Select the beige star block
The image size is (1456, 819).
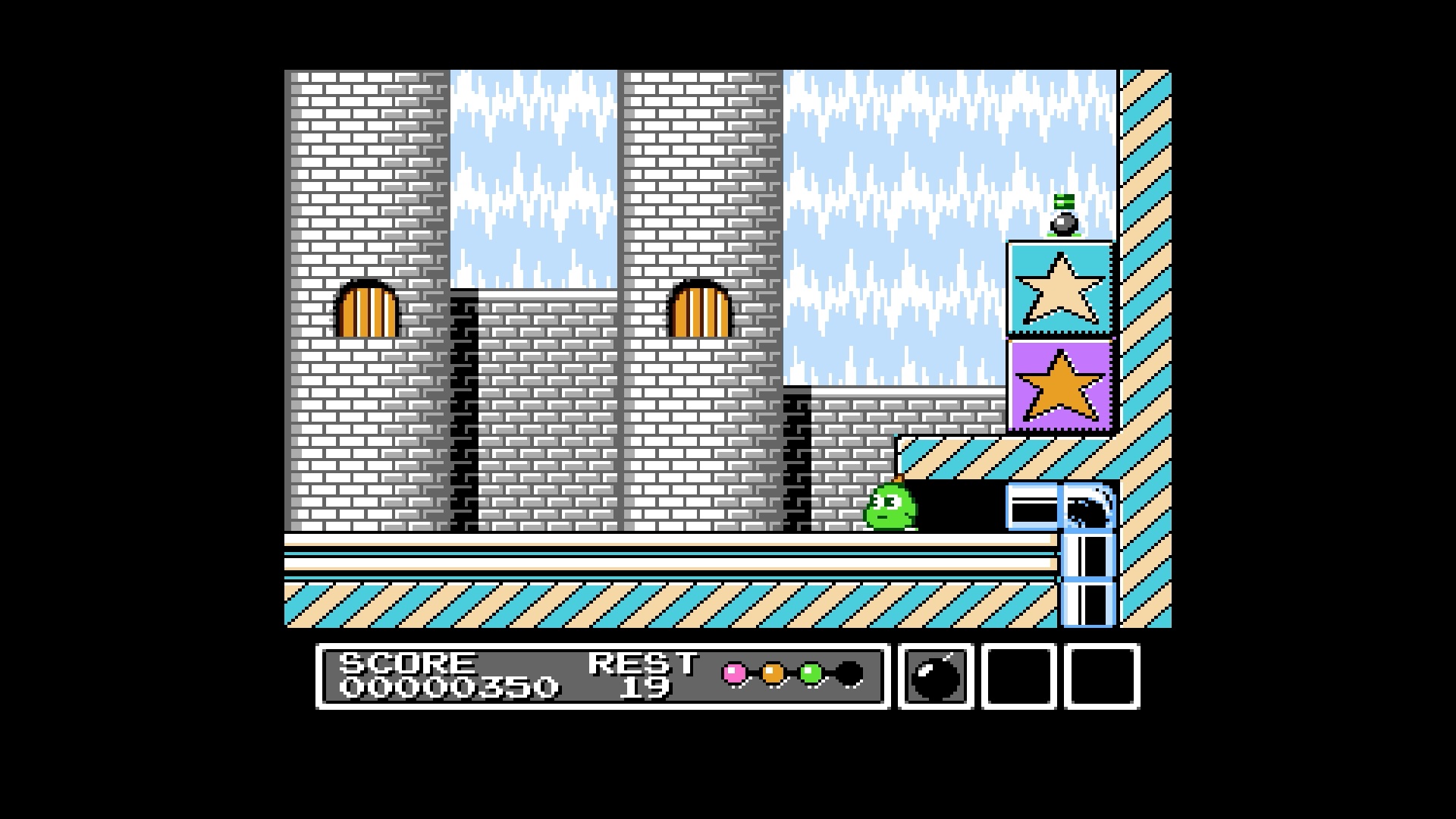(x=1059, y=287)
